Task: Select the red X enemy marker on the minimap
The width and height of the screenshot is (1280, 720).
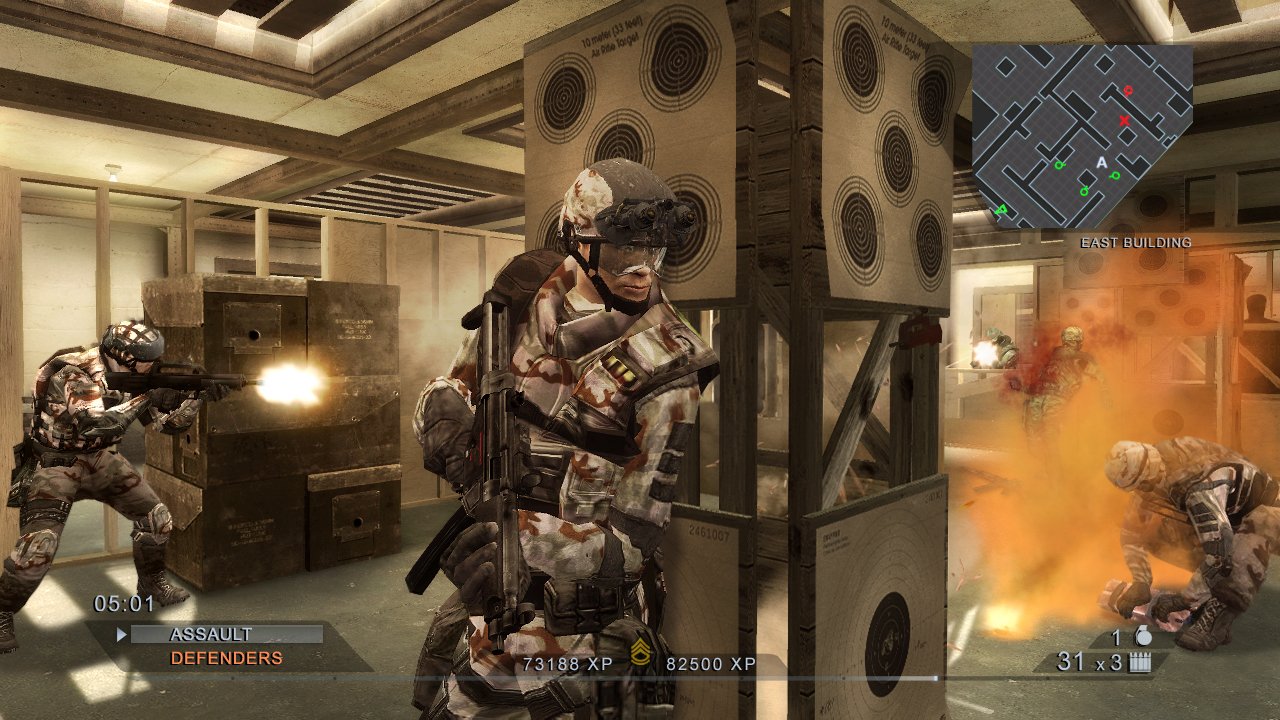Action: pyautogui.click(x=1124, y=120)
